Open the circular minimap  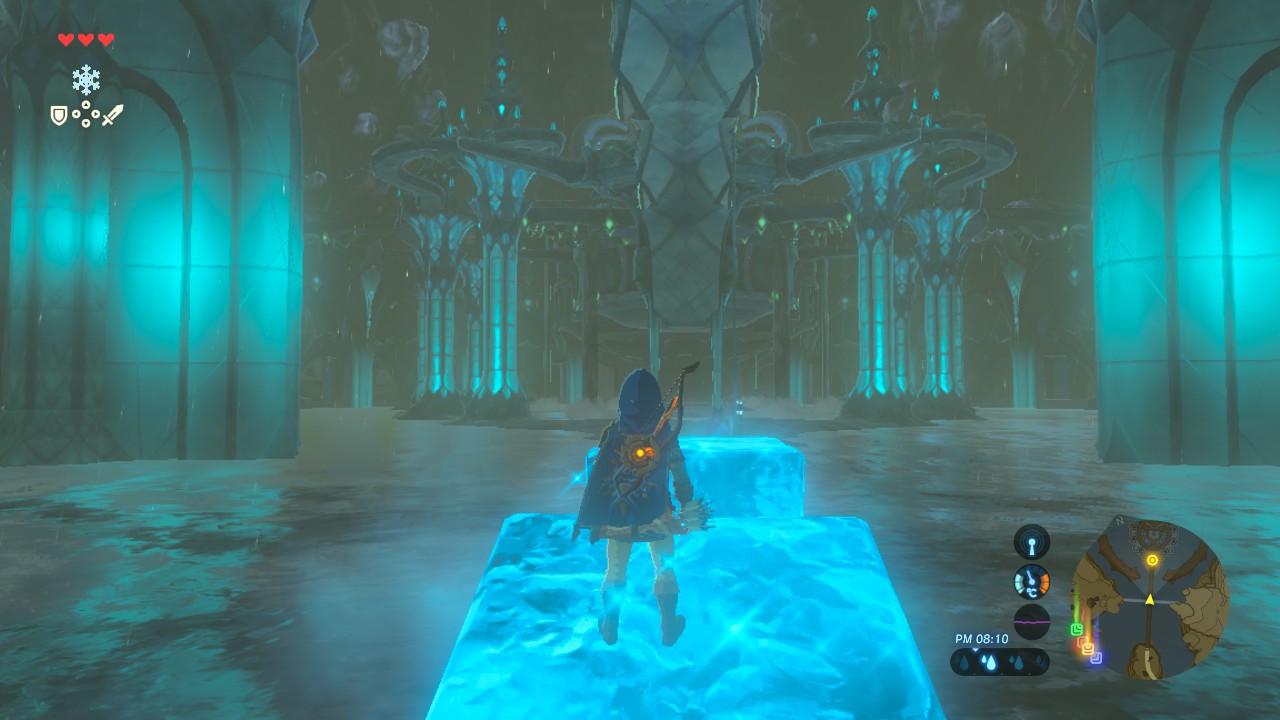(1150, 600)
